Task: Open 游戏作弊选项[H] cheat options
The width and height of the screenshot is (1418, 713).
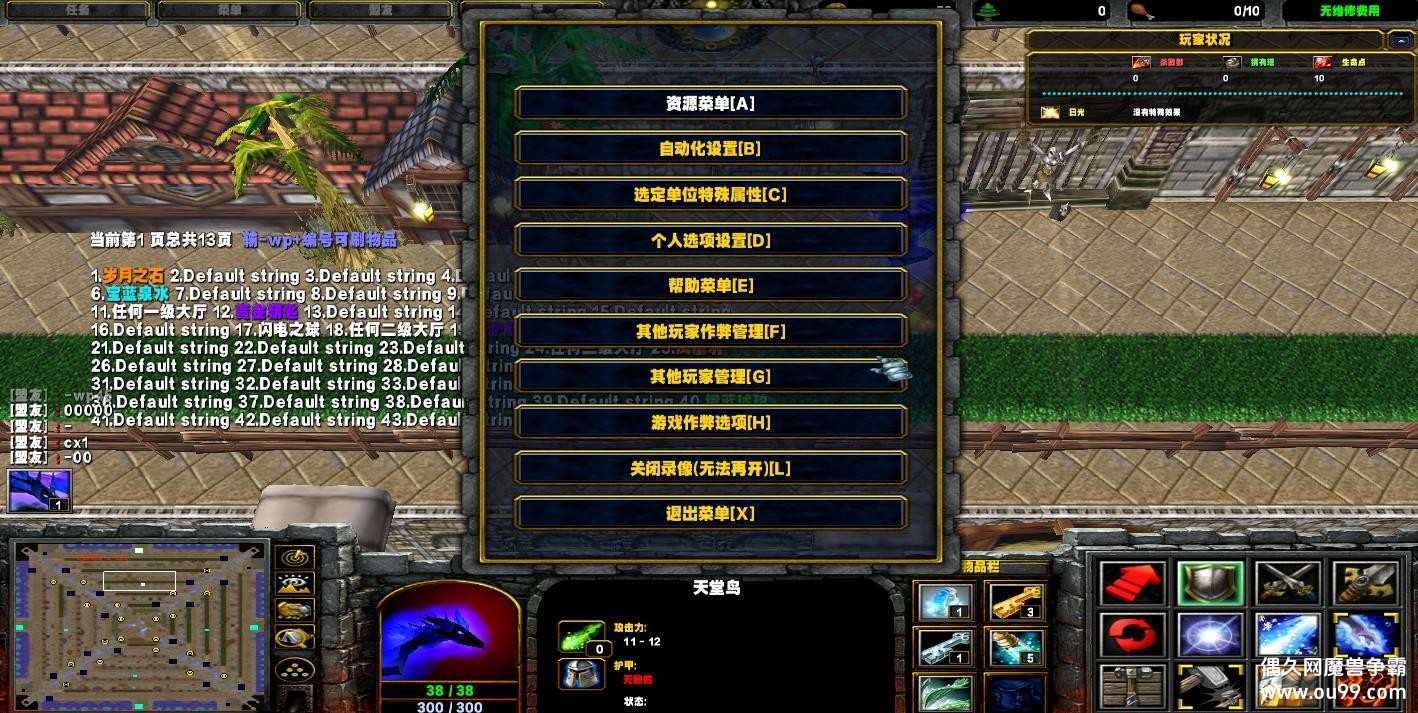Action: click(710, 423)
